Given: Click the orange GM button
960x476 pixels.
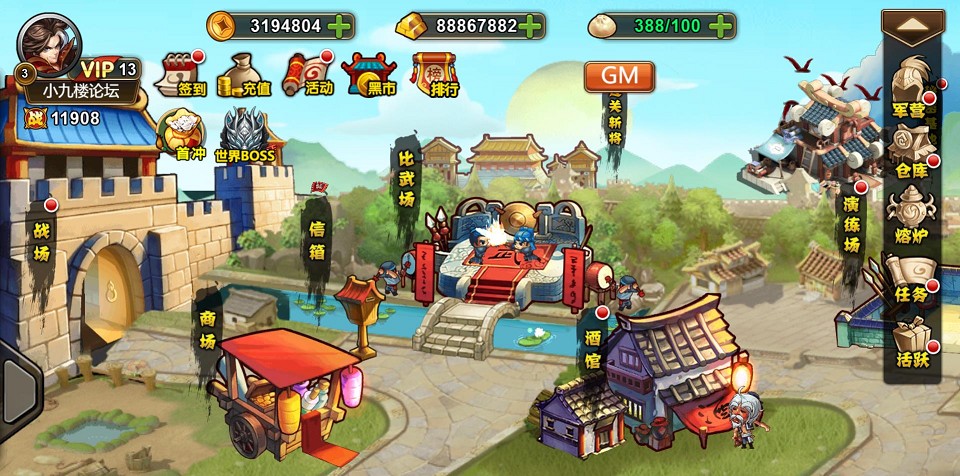Looking at the screenshot, I should pos(620,76).
